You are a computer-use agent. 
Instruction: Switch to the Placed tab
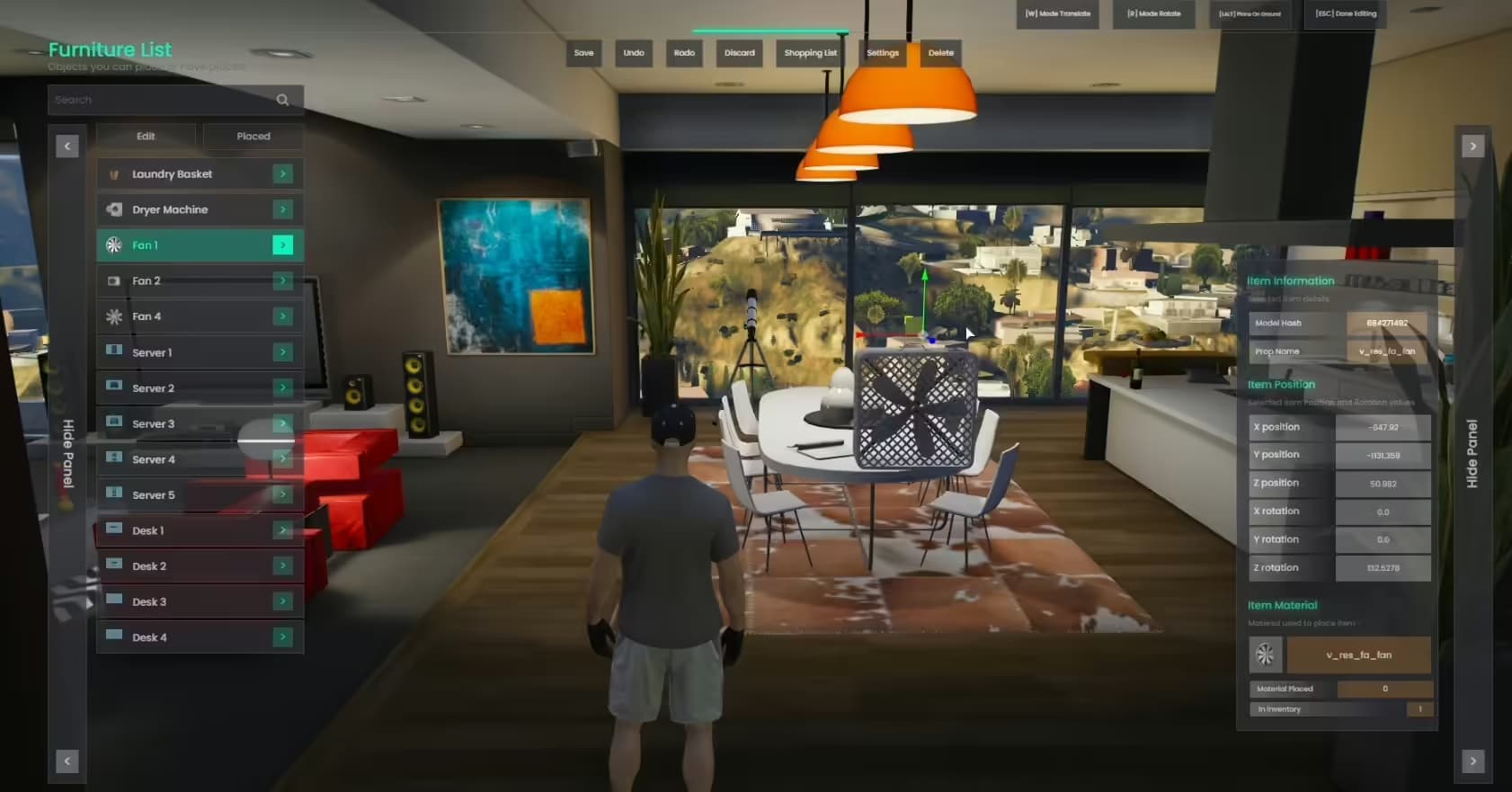253,136
